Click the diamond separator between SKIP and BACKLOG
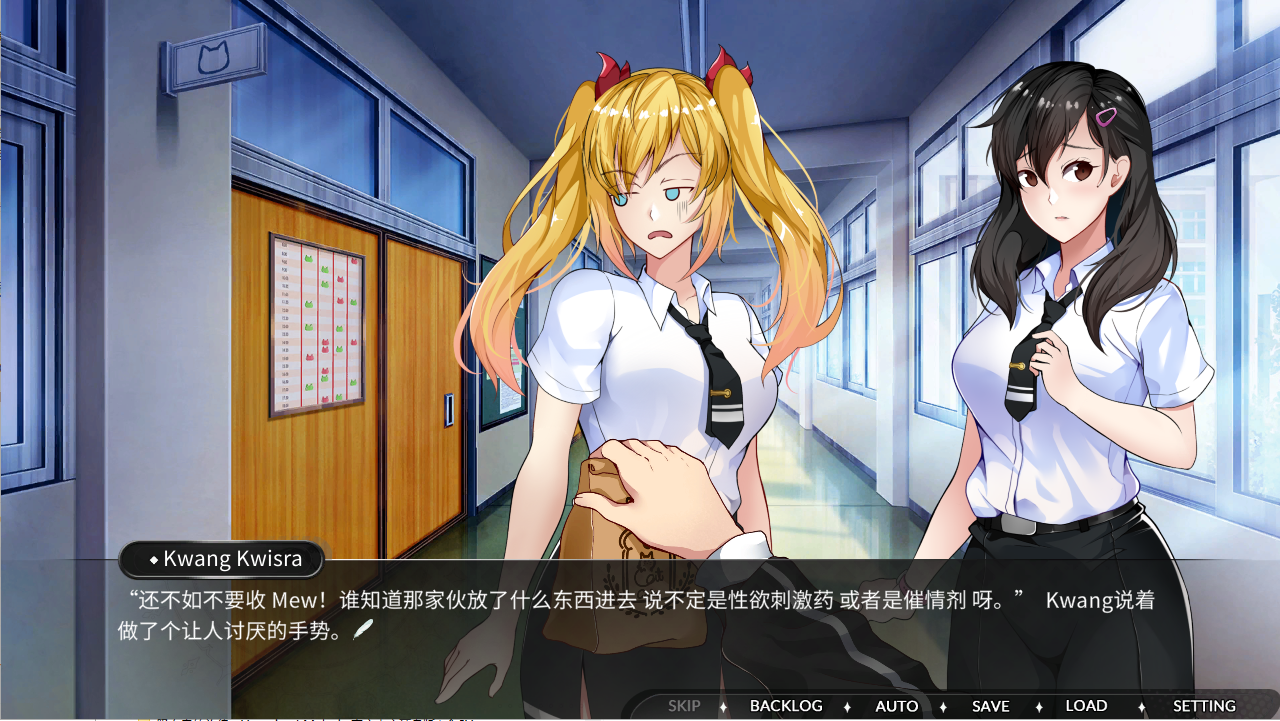1280x721 pixels. pos(721,705)
